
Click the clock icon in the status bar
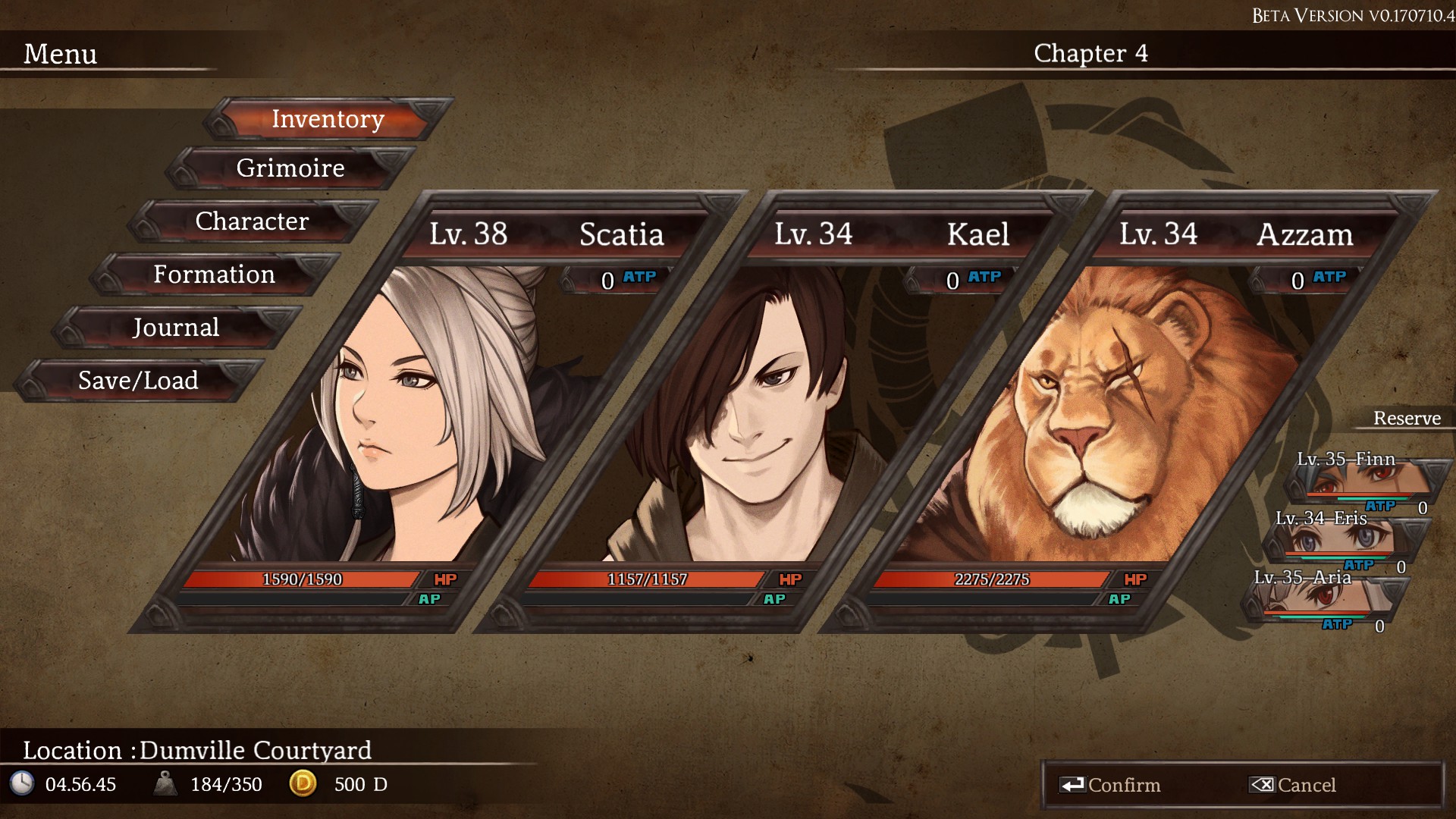coord(24,785)
